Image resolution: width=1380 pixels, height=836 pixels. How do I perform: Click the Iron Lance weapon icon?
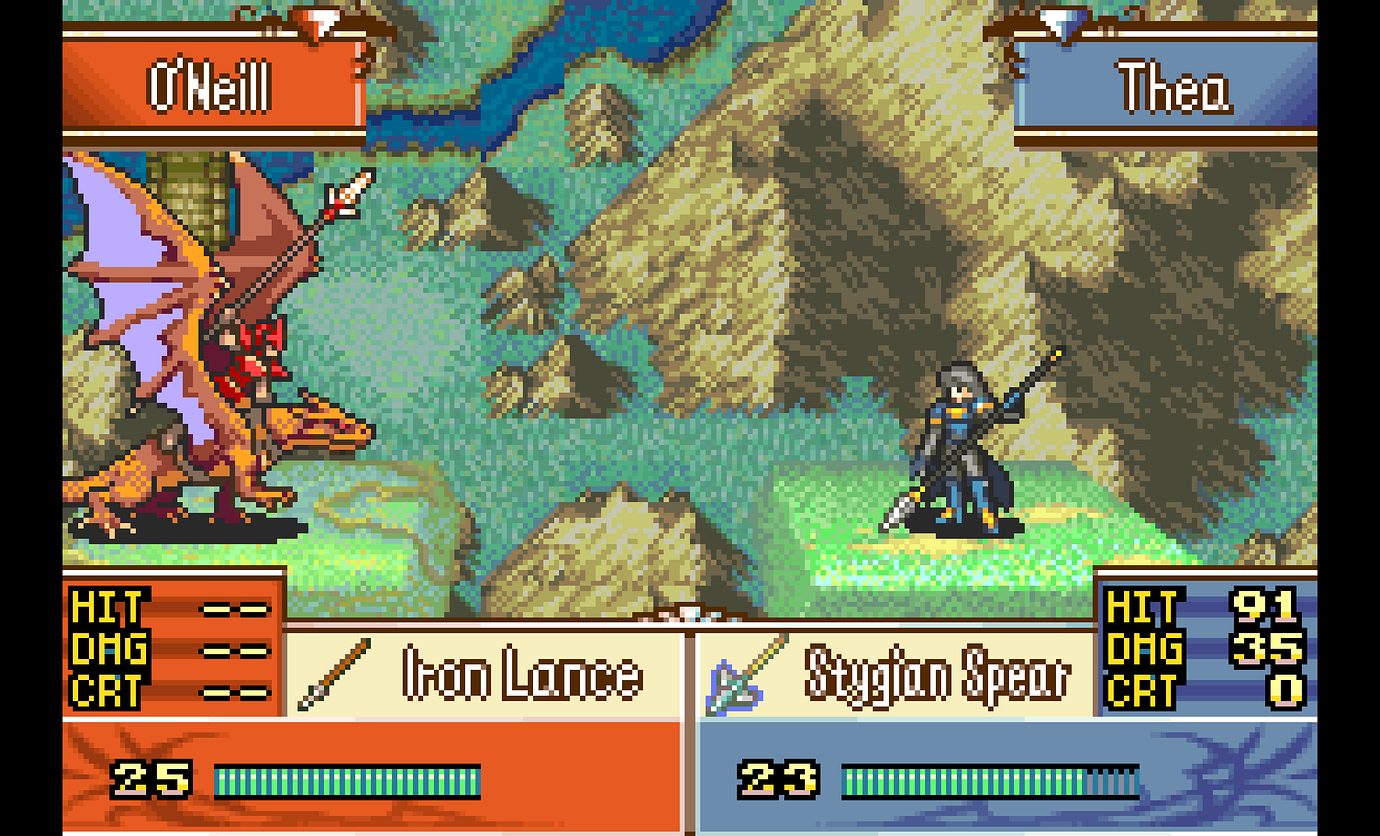coord(340,671)
